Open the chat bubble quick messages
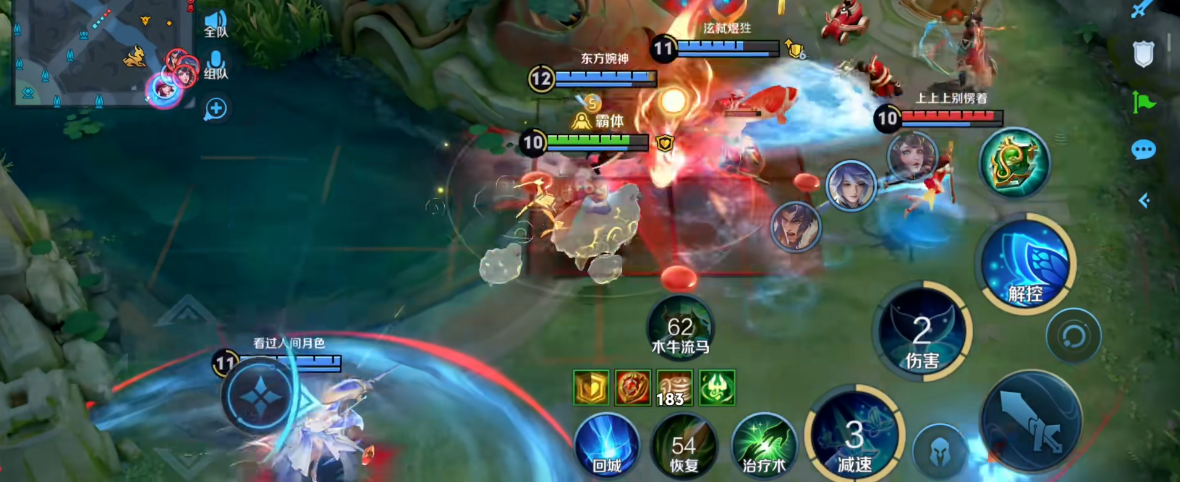This screenshot has width=1180, height=482. [x=1143, y=150]
